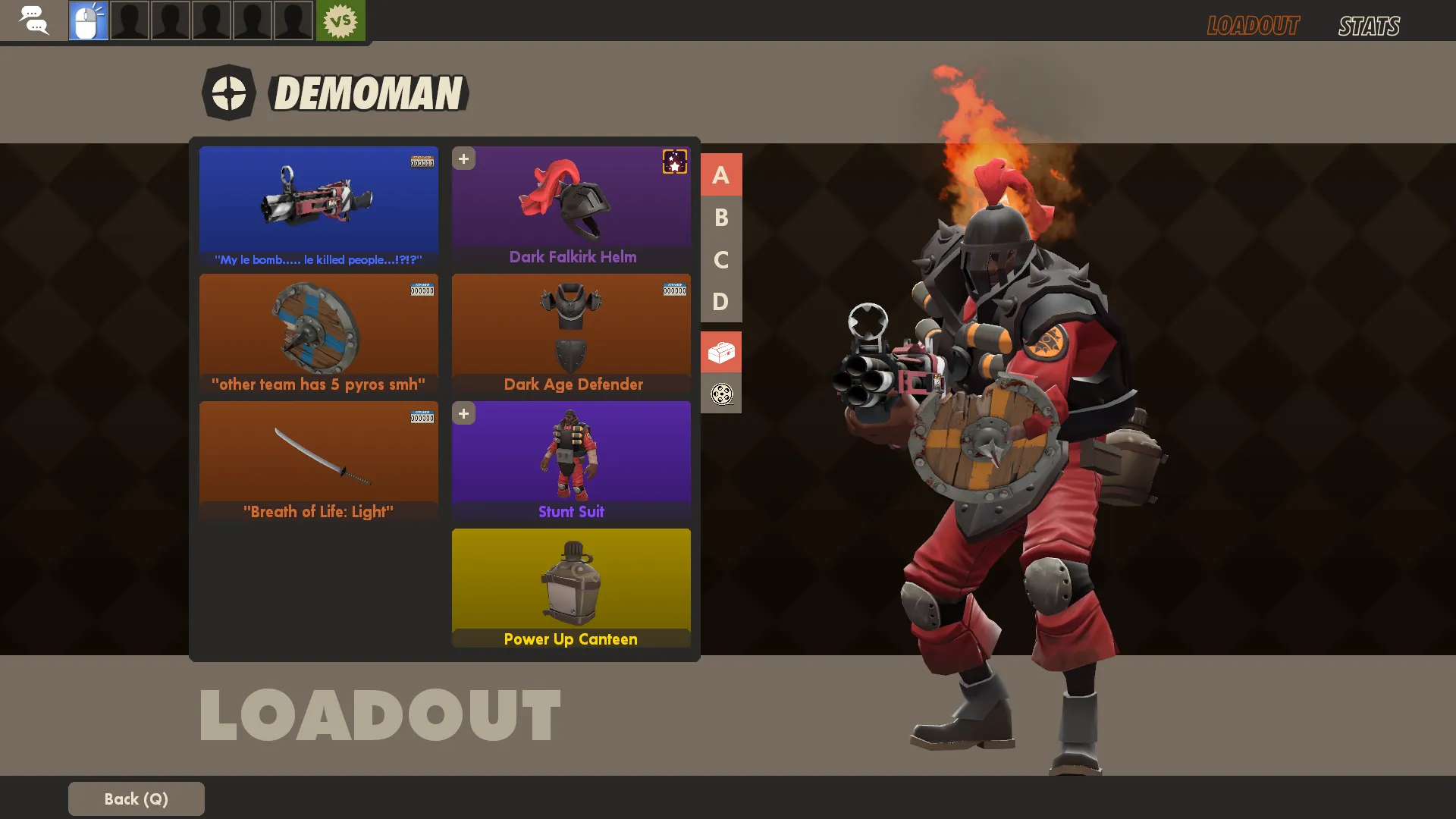Open the chat speech bubbles icon
1456x819 pixels.
point(33,20)
